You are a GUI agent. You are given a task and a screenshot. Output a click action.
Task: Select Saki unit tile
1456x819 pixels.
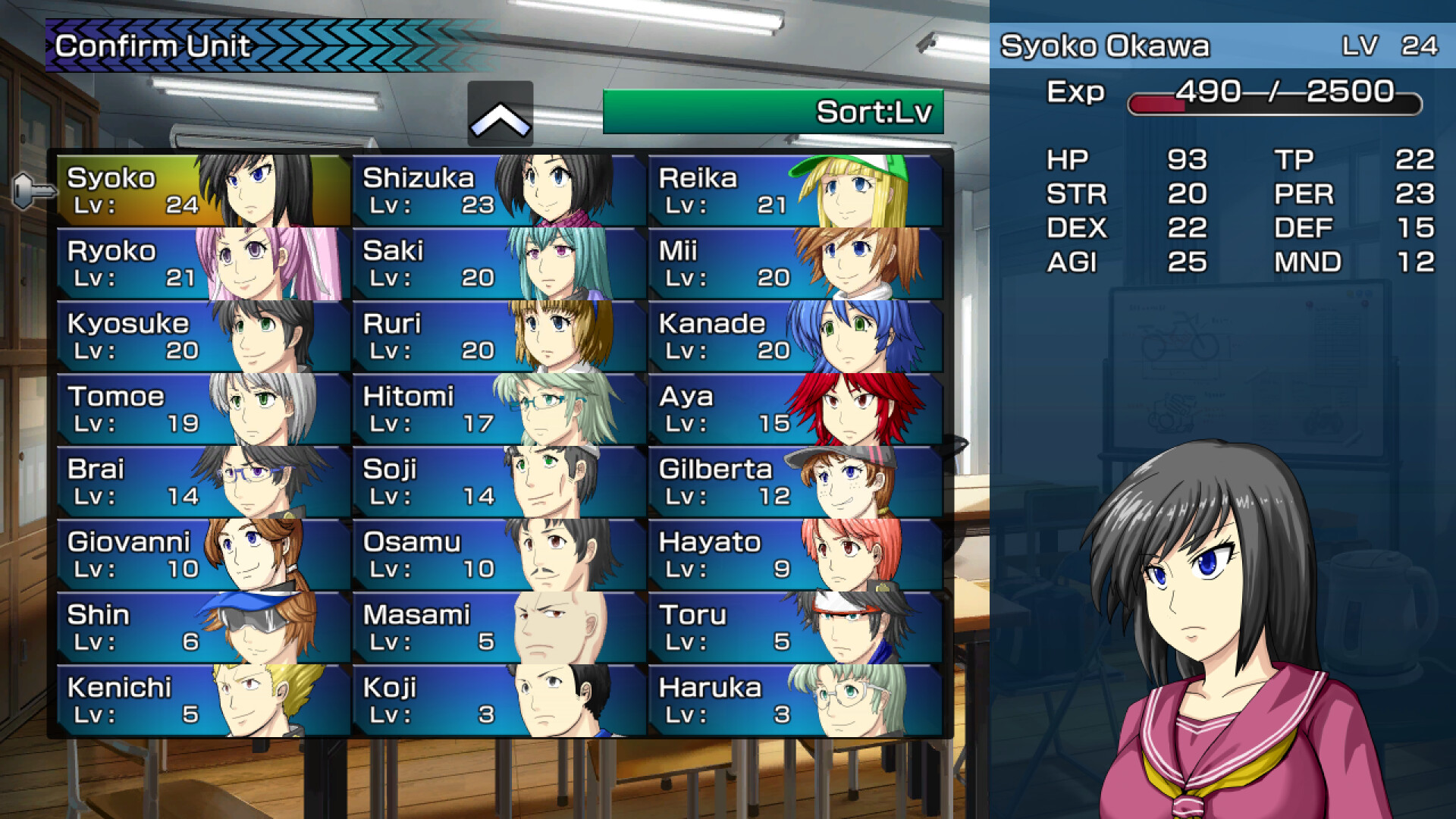click(499, 264)
